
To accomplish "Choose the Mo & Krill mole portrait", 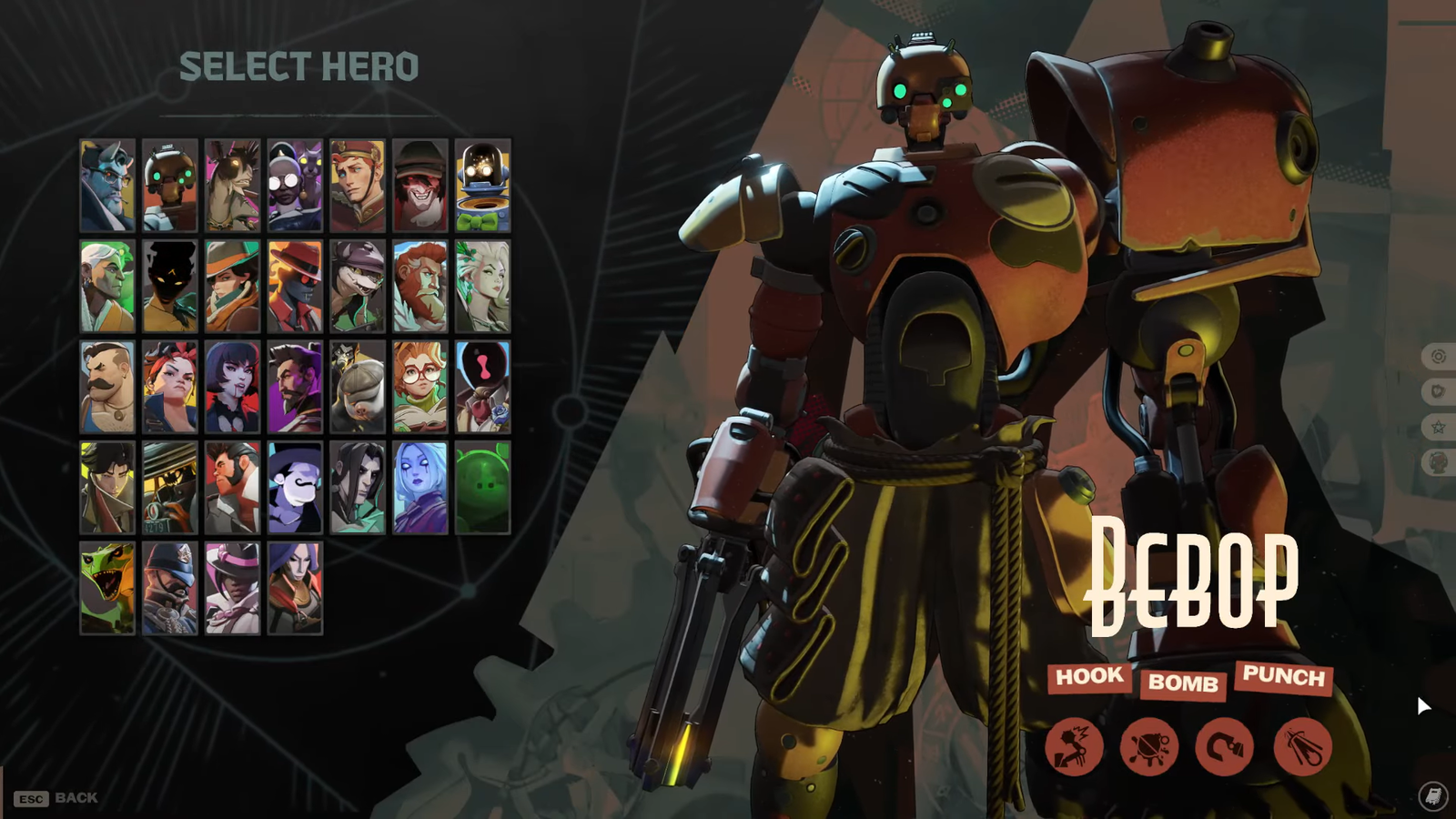I will tap(358, 388).
